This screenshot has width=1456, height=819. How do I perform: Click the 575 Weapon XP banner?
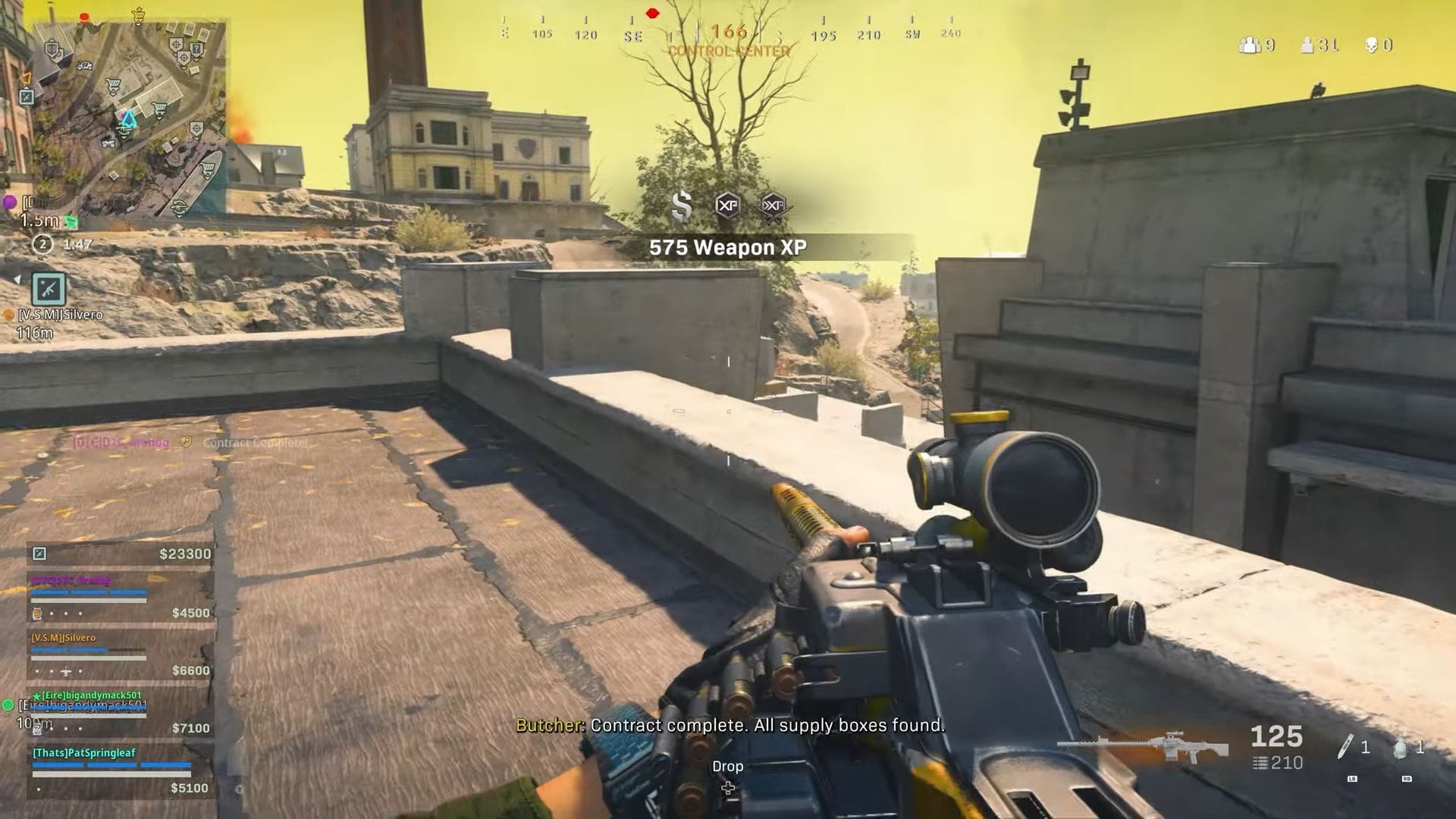point(728,246)
